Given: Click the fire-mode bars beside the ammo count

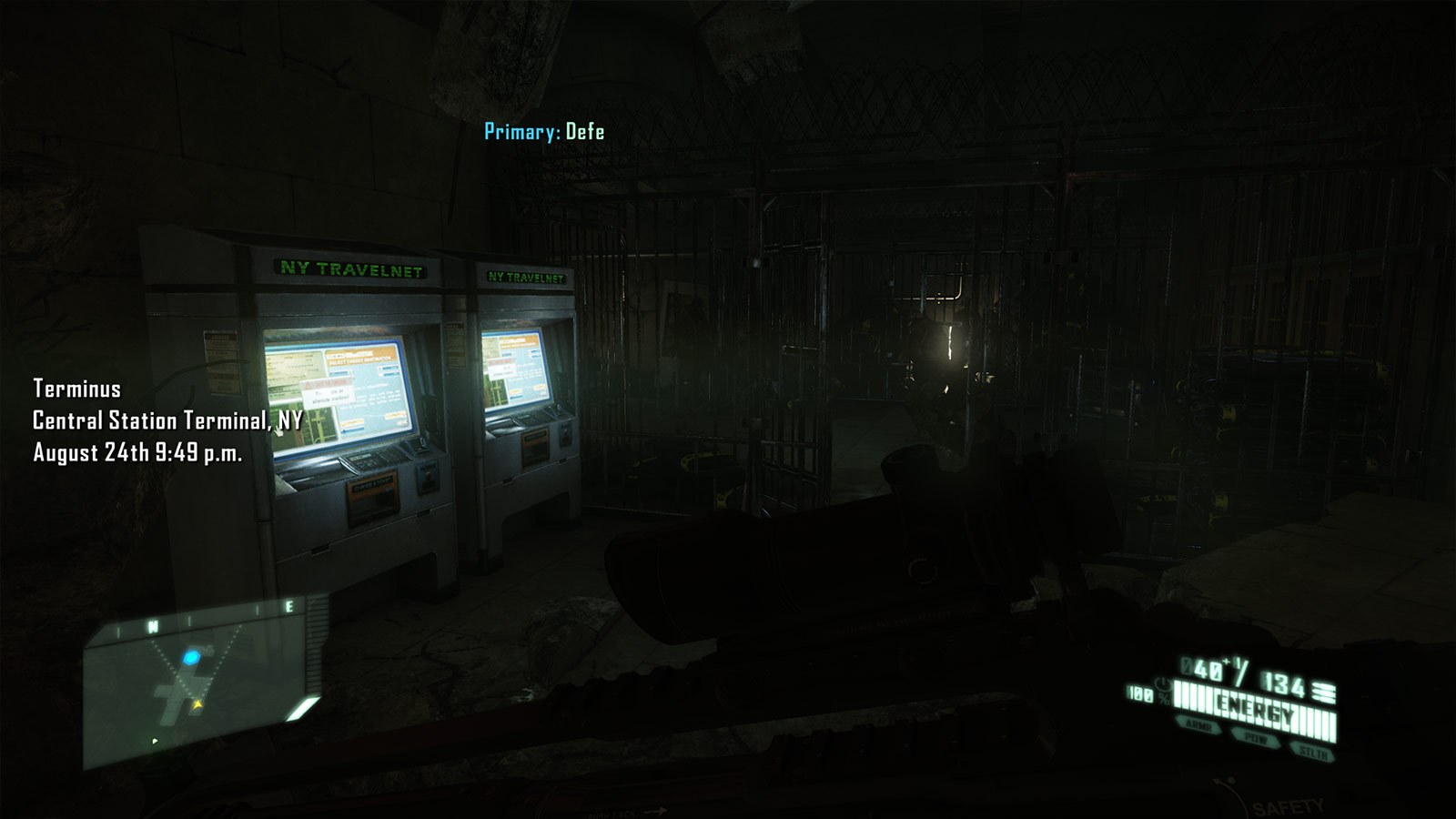Looking at the screenshot, I should coord(1323,692).
